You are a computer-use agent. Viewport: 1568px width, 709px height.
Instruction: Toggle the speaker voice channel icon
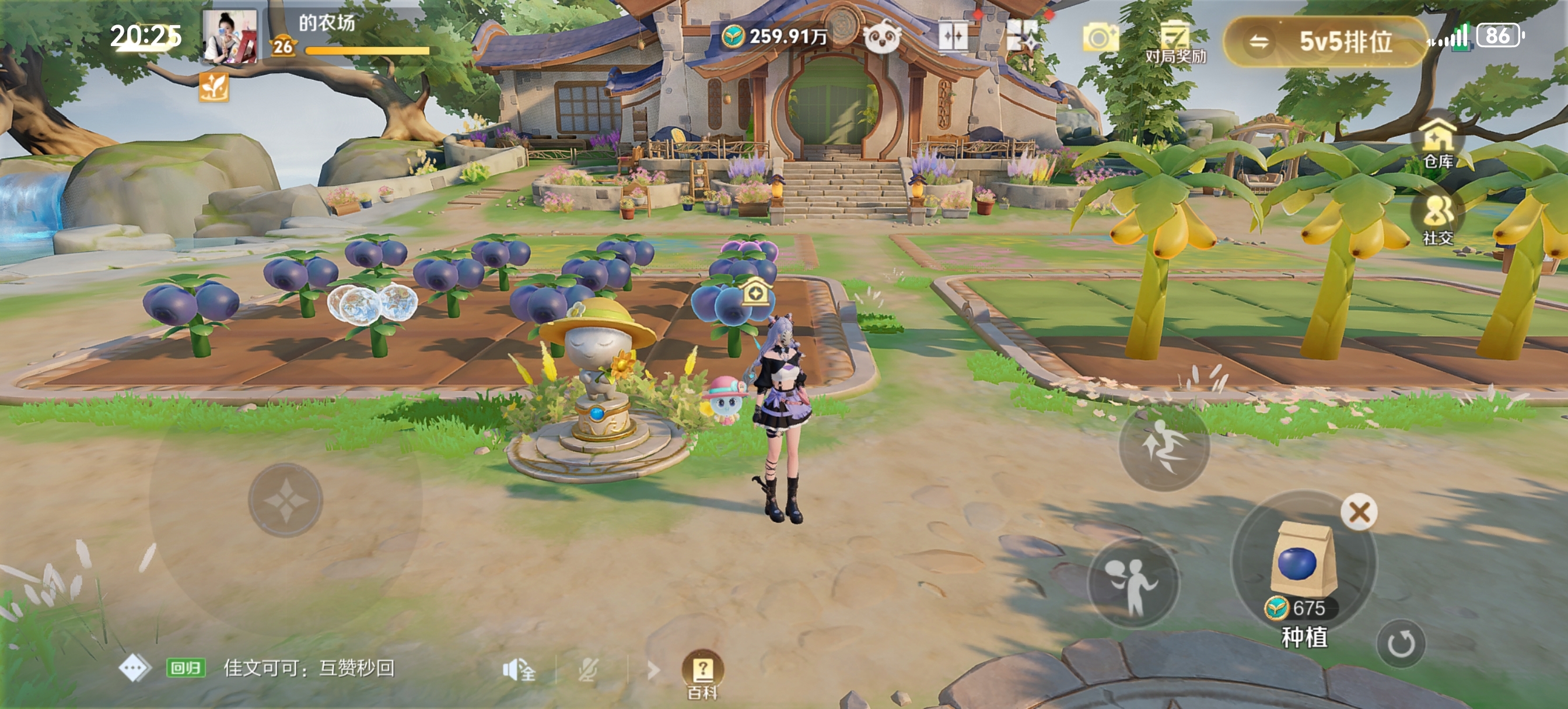518,670
